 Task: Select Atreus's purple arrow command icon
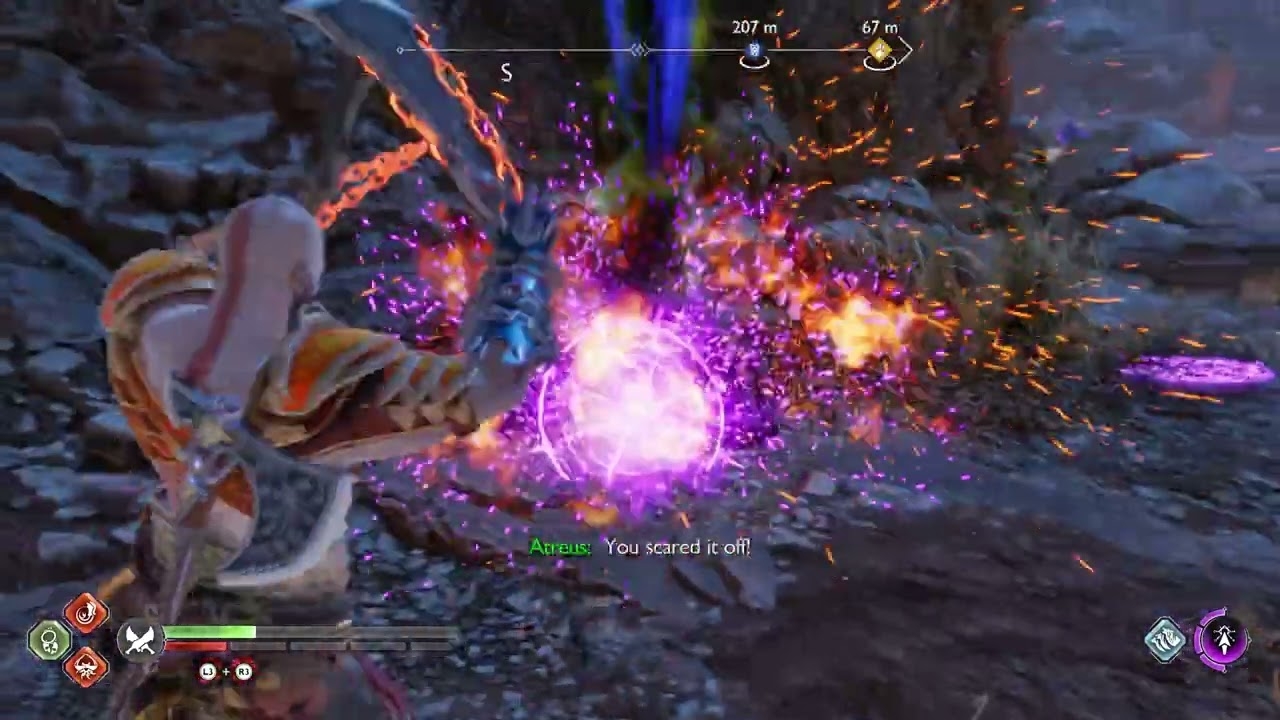pos(1224,640)
